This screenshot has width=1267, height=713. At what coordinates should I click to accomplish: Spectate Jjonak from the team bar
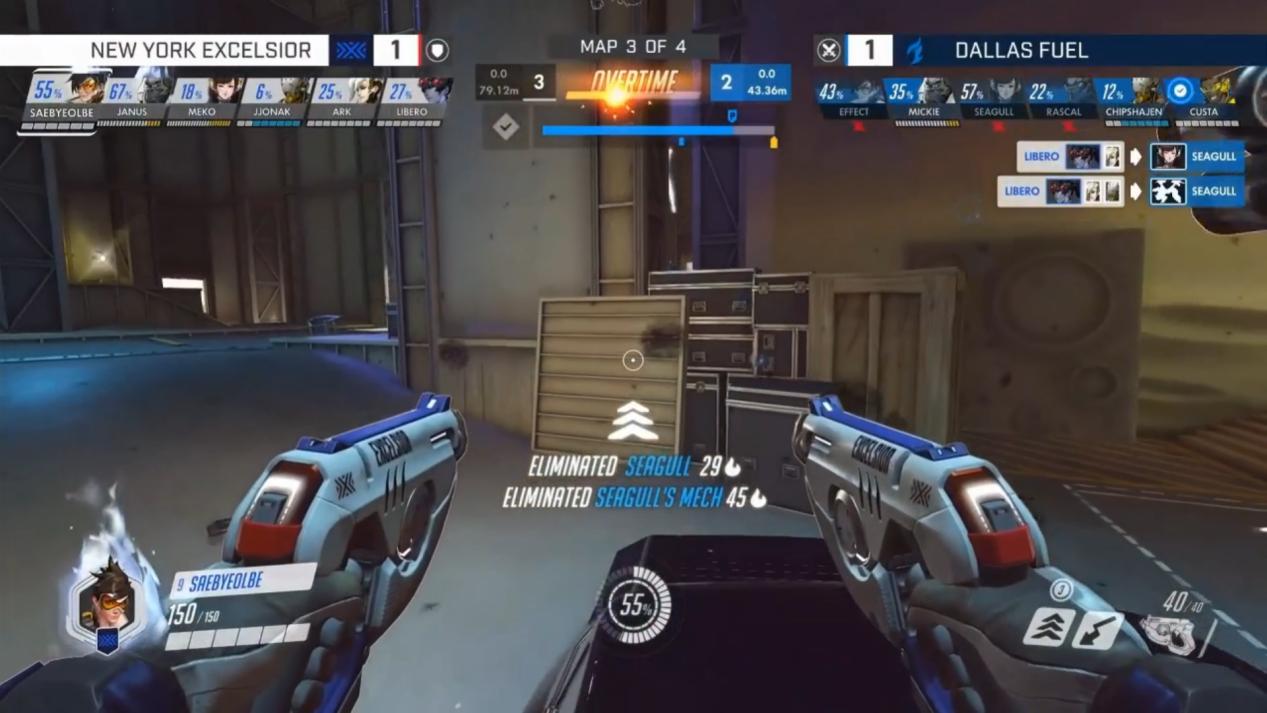pos(271,98)
